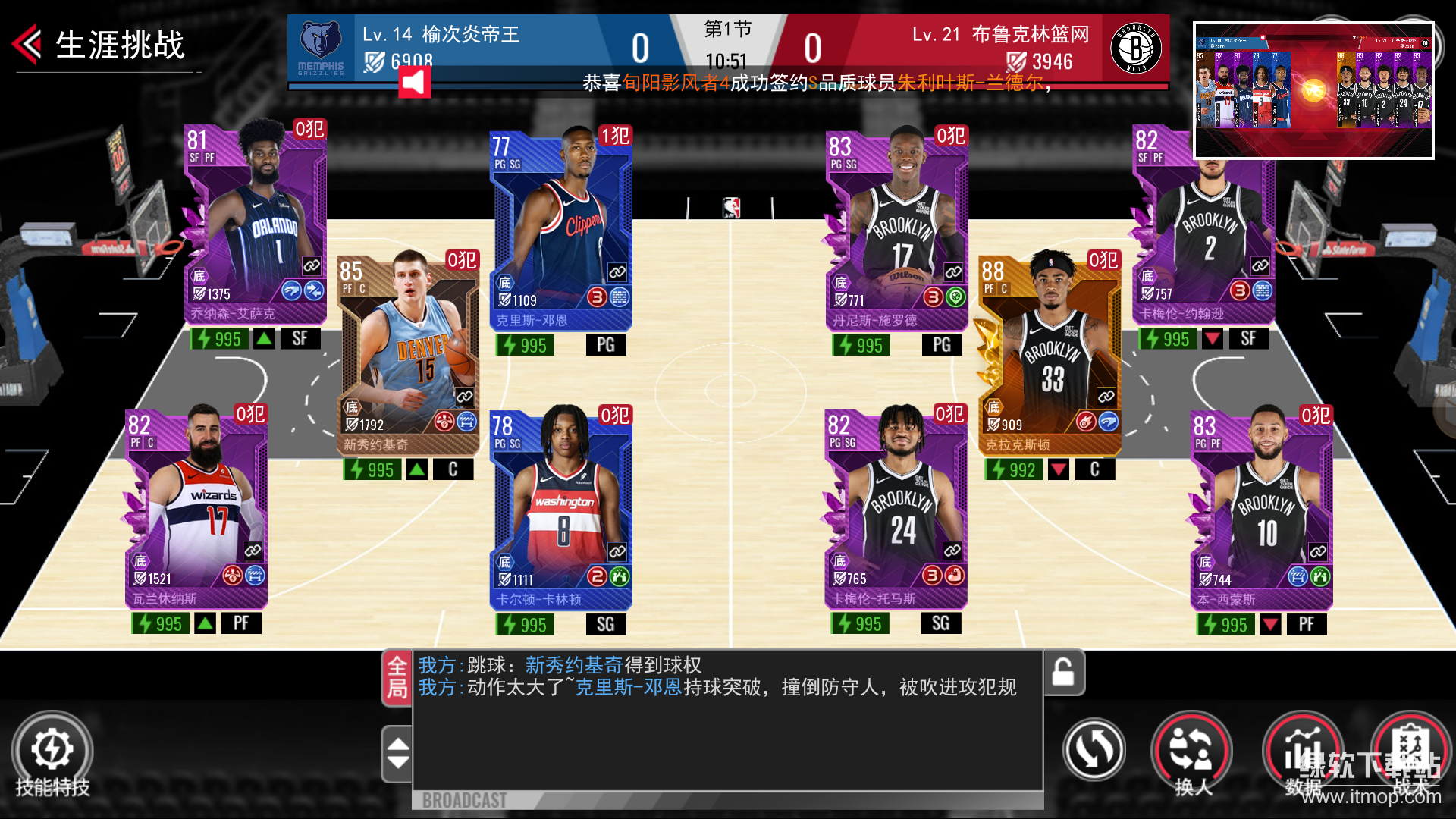This screenshot has height=819, width=1456.
Task: Click the C position label under 新秀约基奇
Action: click(453, 469)
